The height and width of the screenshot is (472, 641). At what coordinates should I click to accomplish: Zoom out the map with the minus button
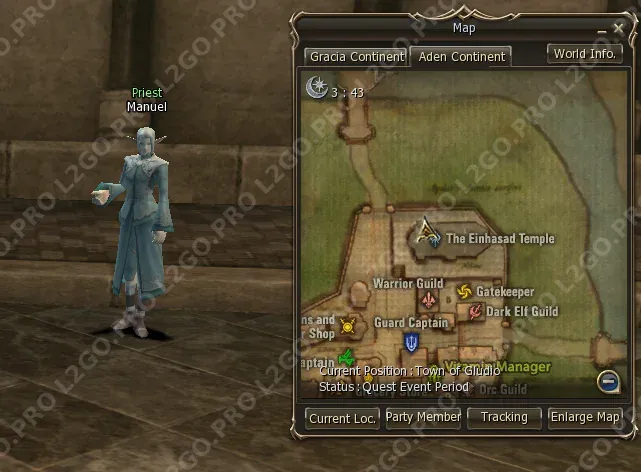point(607,380)
